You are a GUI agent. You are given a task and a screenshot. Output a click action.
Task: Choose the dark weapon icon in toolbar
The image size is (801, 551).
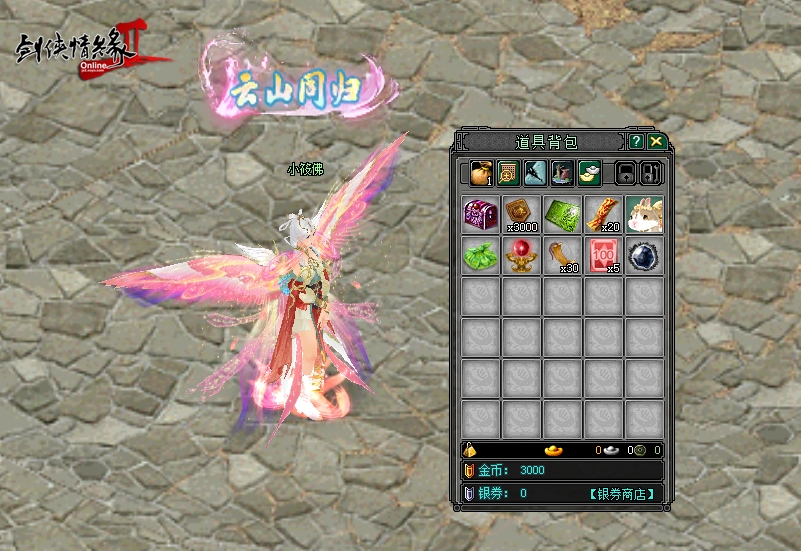coord(535,173)
